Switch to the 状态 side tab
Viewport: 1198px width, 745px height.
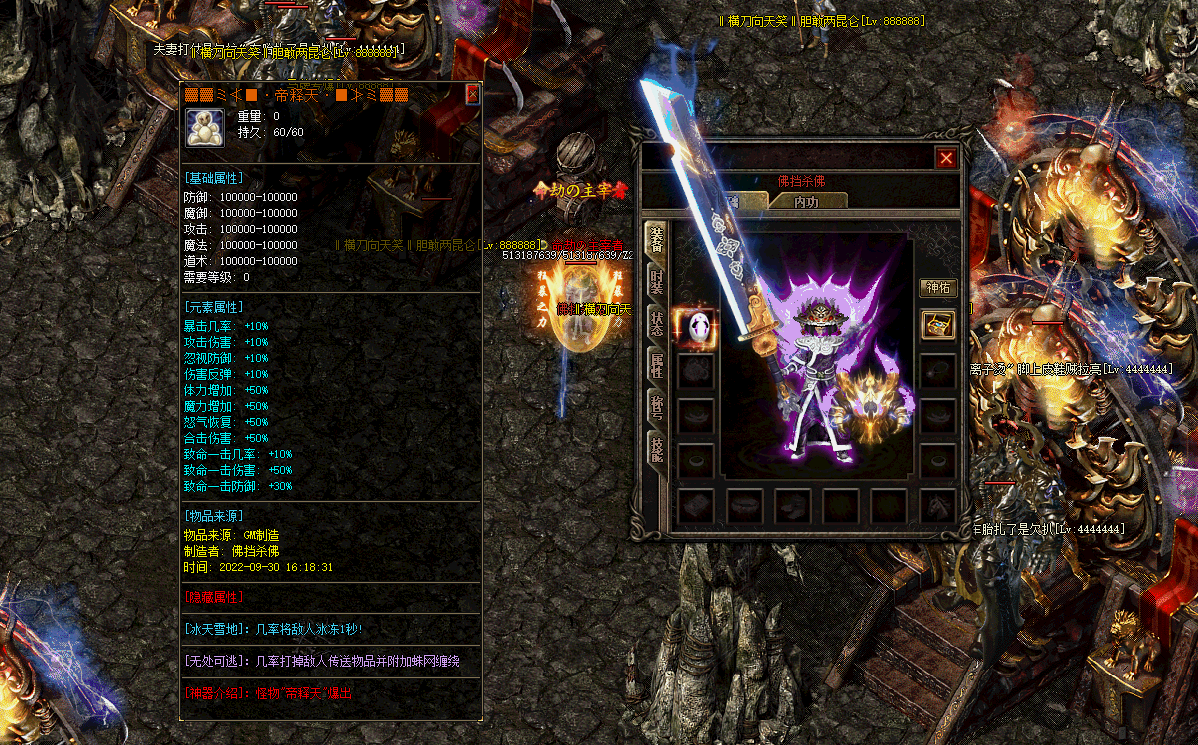(x=657, y=324)
